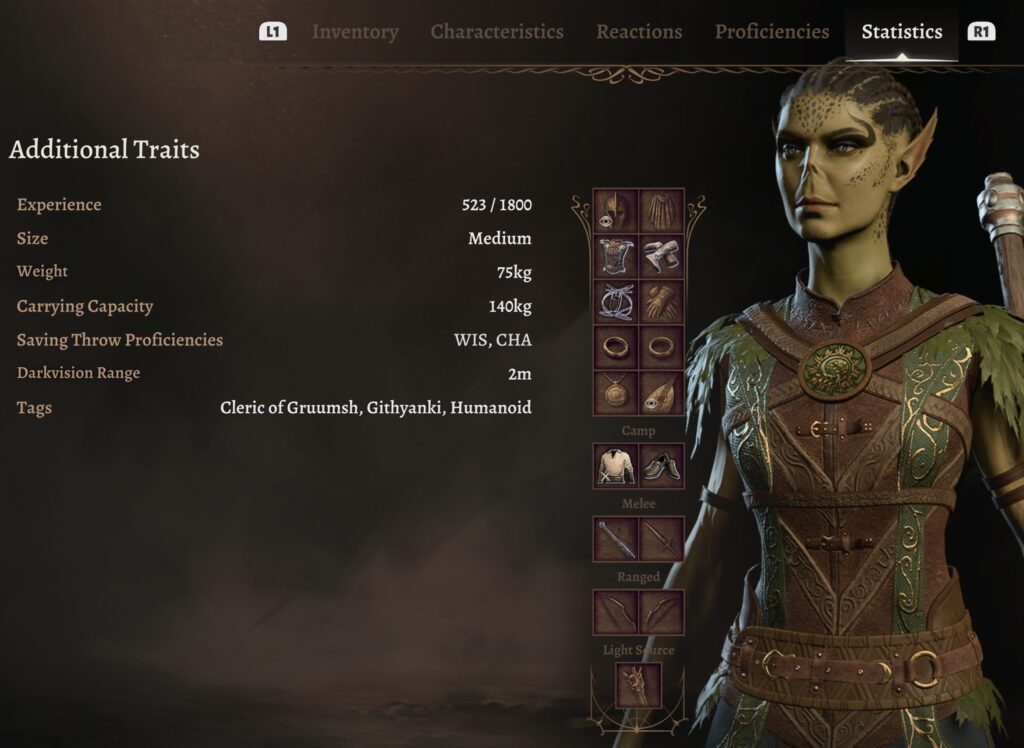Choose the off-hand sword melee slot
Viewport: 1024px width, 748px height.
(x=662, y=539)
